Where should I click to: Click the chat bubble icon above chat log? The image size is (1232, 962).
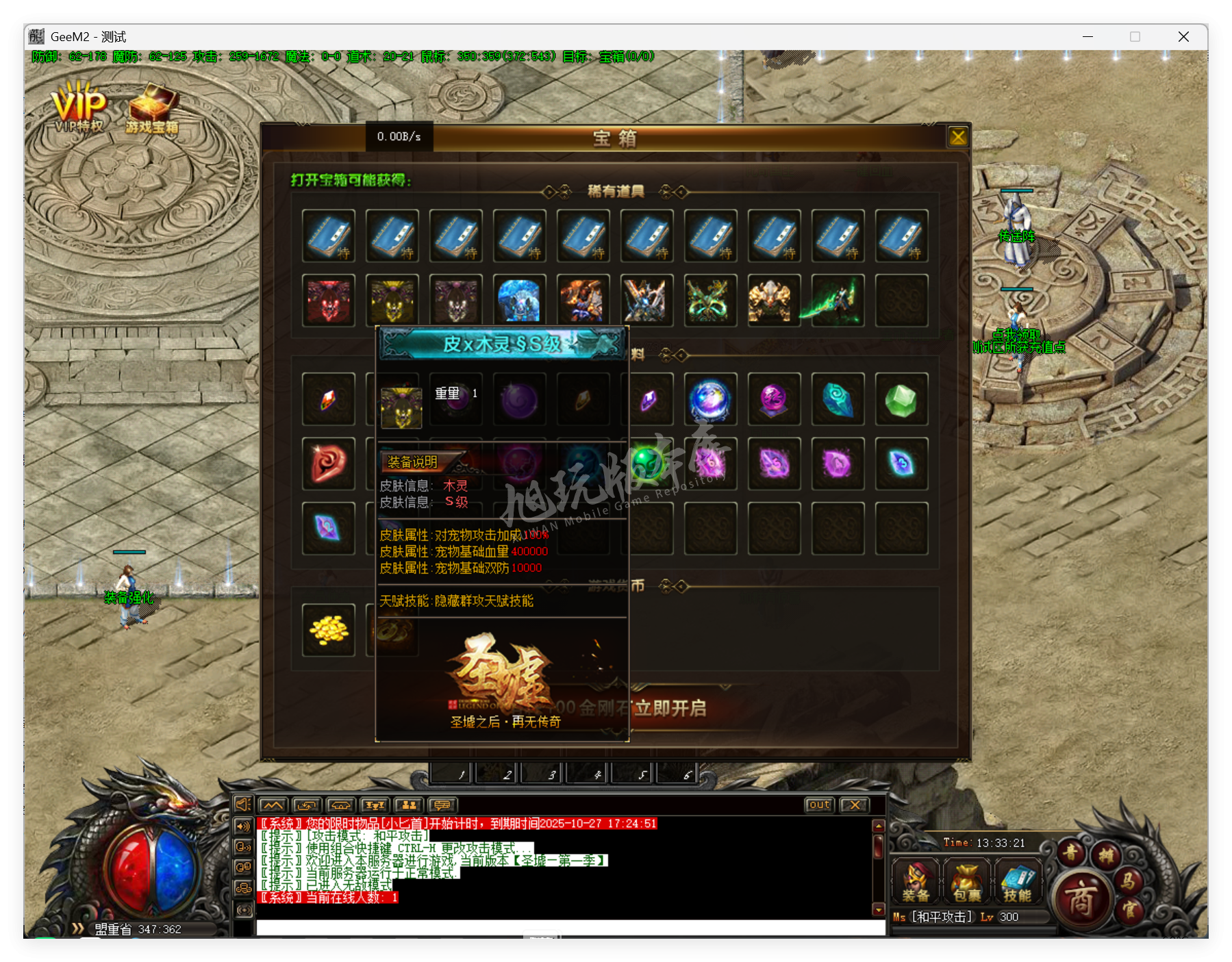pyautogui.click(x=443, y=804)
